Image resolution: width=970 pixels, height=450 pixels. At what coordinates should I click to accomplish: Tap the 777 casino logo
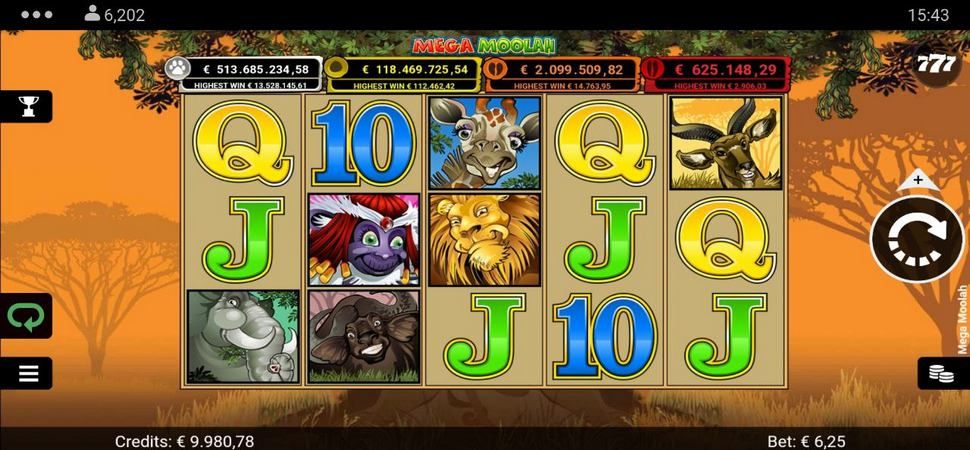coord(937,63)
